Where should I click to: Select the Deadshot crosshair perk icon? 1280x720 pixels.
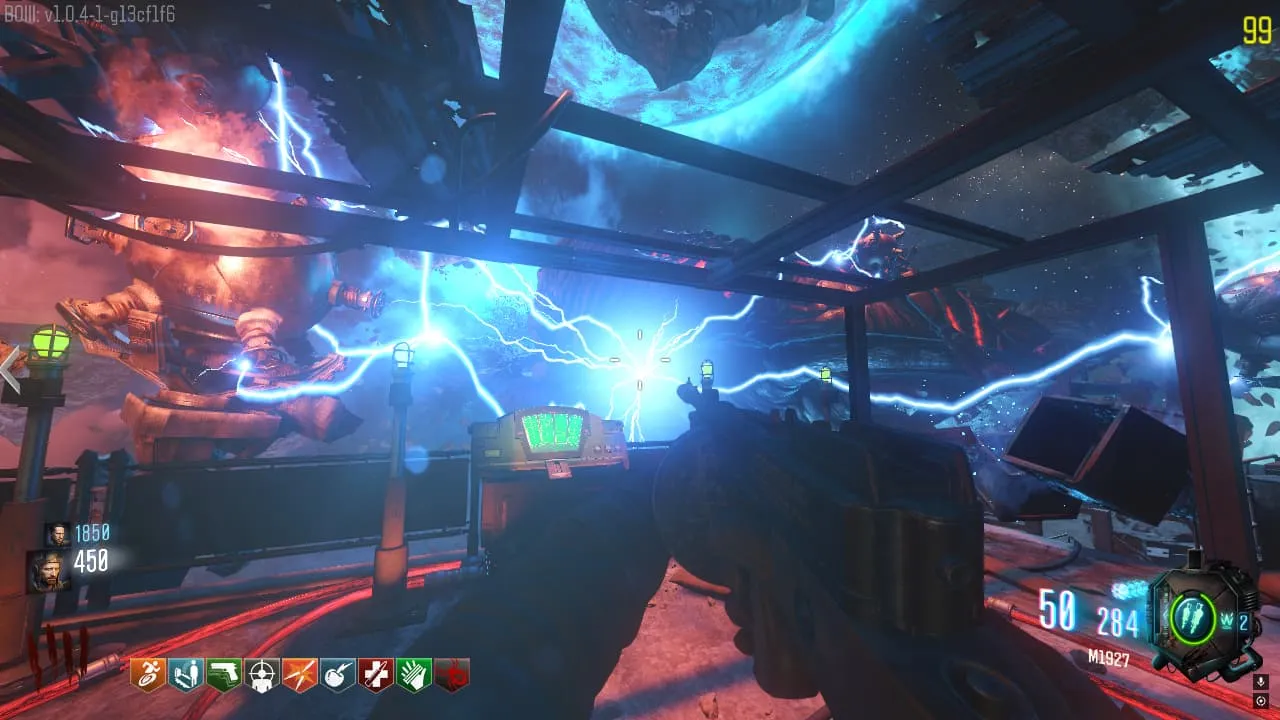coord(261,674)
